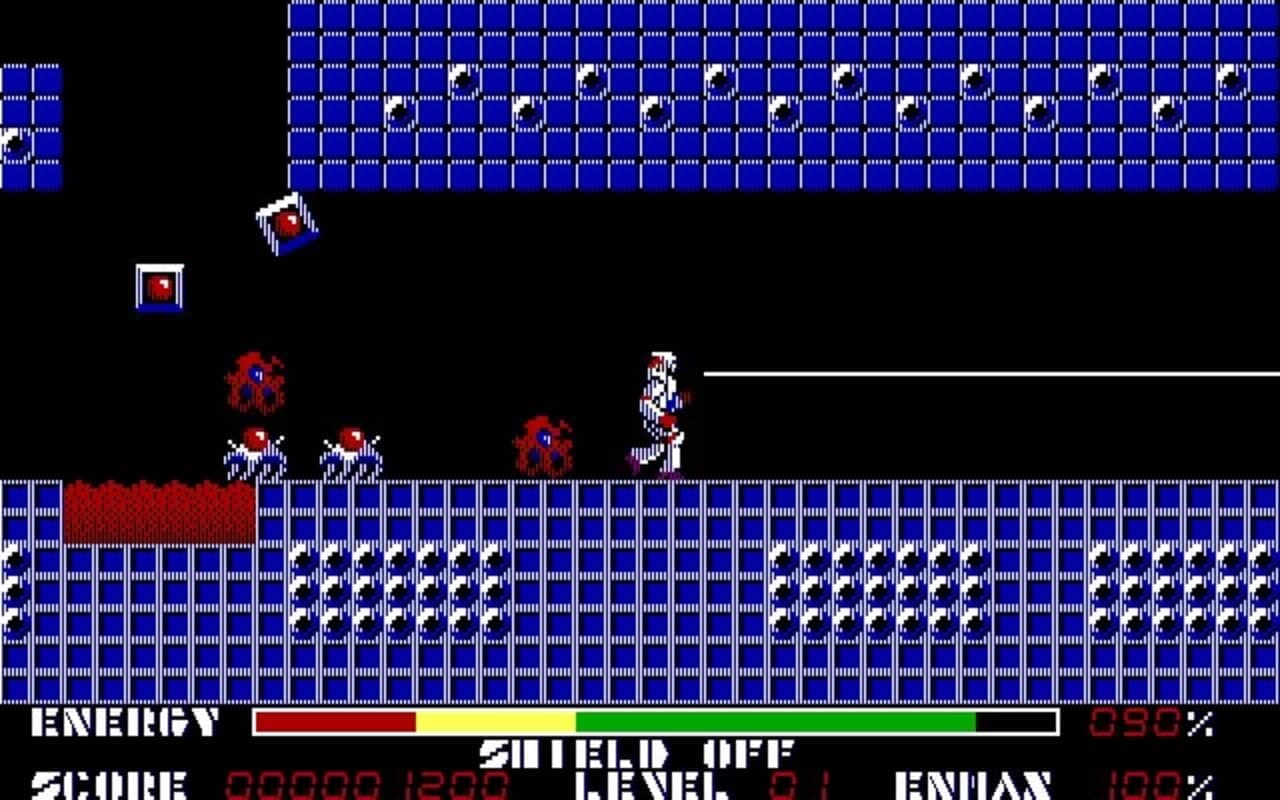The width and height of the screenshot is (1280, 800).
Task: Select the leftmost walking spider robot
Action: click(x=253, y=448)
